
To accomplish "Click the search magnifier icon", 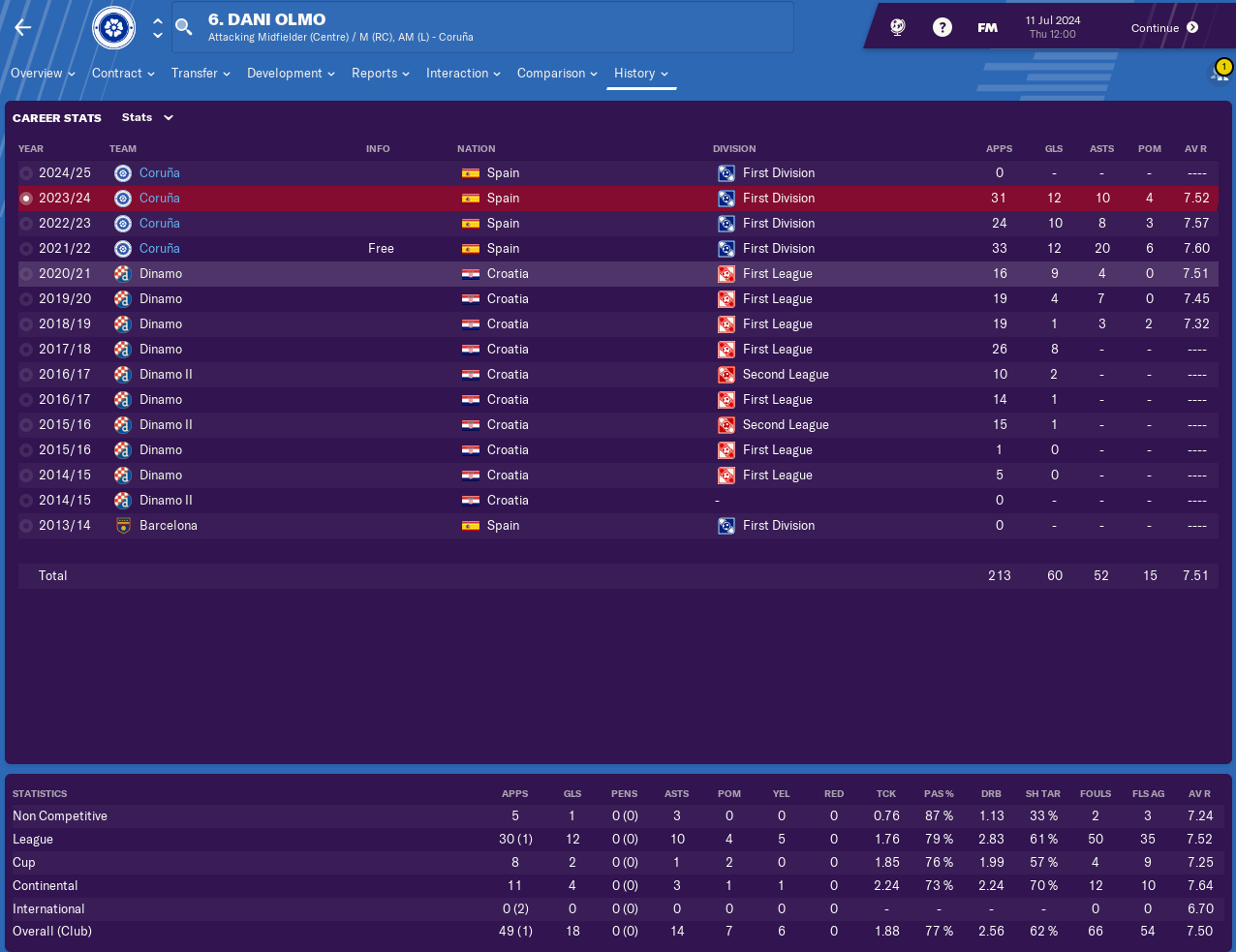I will (184, 27).
